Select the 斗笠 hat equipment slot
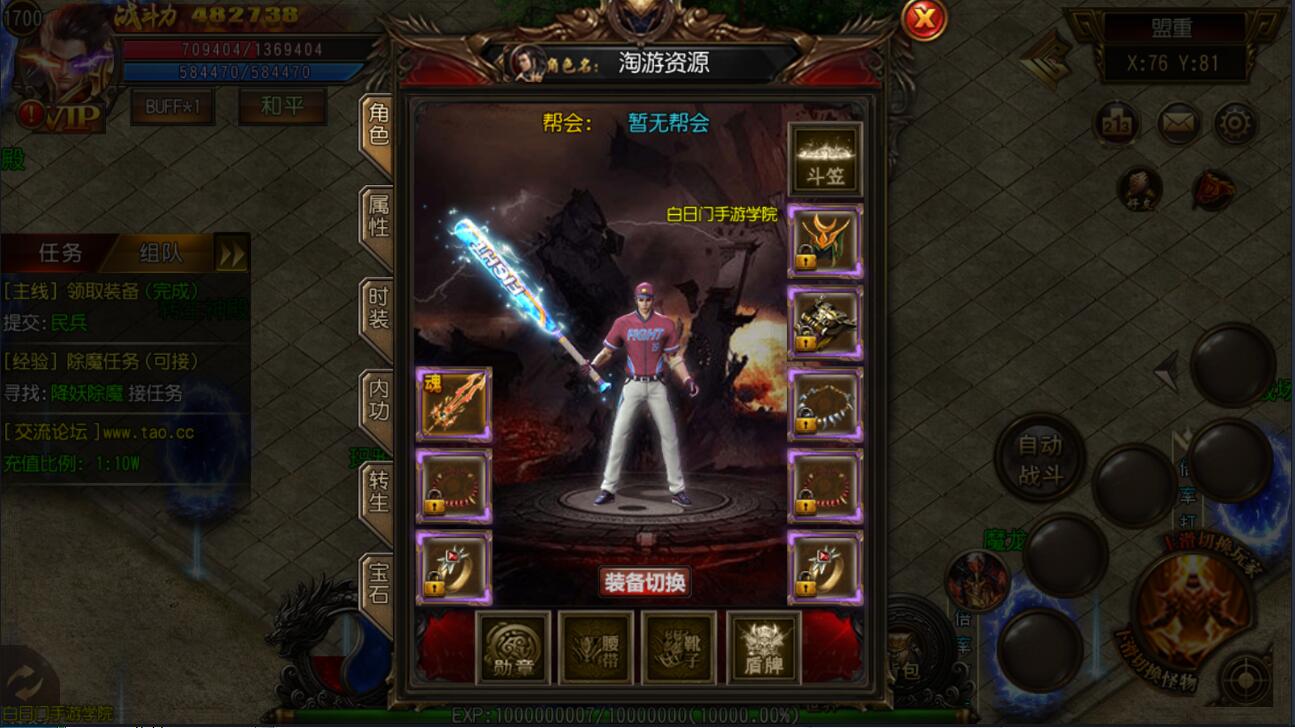Screen dimensions: 1295x728 point(825,160)
